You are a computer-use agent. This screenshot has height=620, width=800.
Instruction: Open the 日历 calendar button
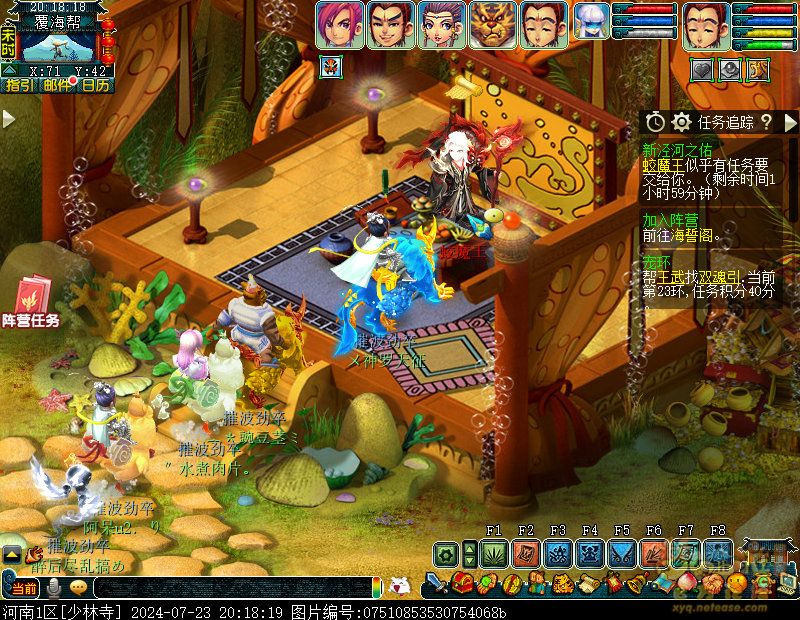[96, 86]
